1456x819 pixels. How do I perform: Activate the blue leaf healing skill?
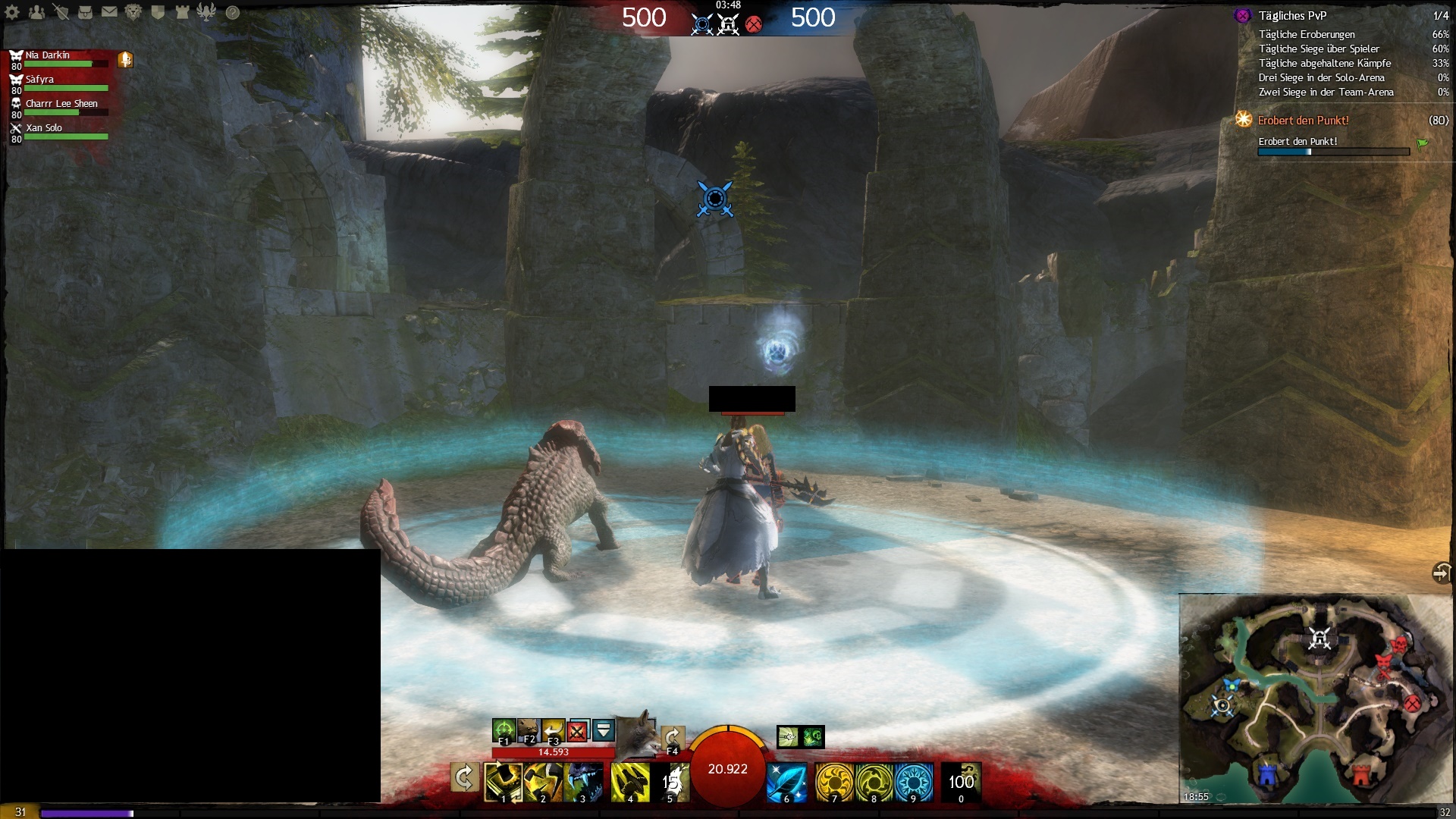(x=786, y=782)
